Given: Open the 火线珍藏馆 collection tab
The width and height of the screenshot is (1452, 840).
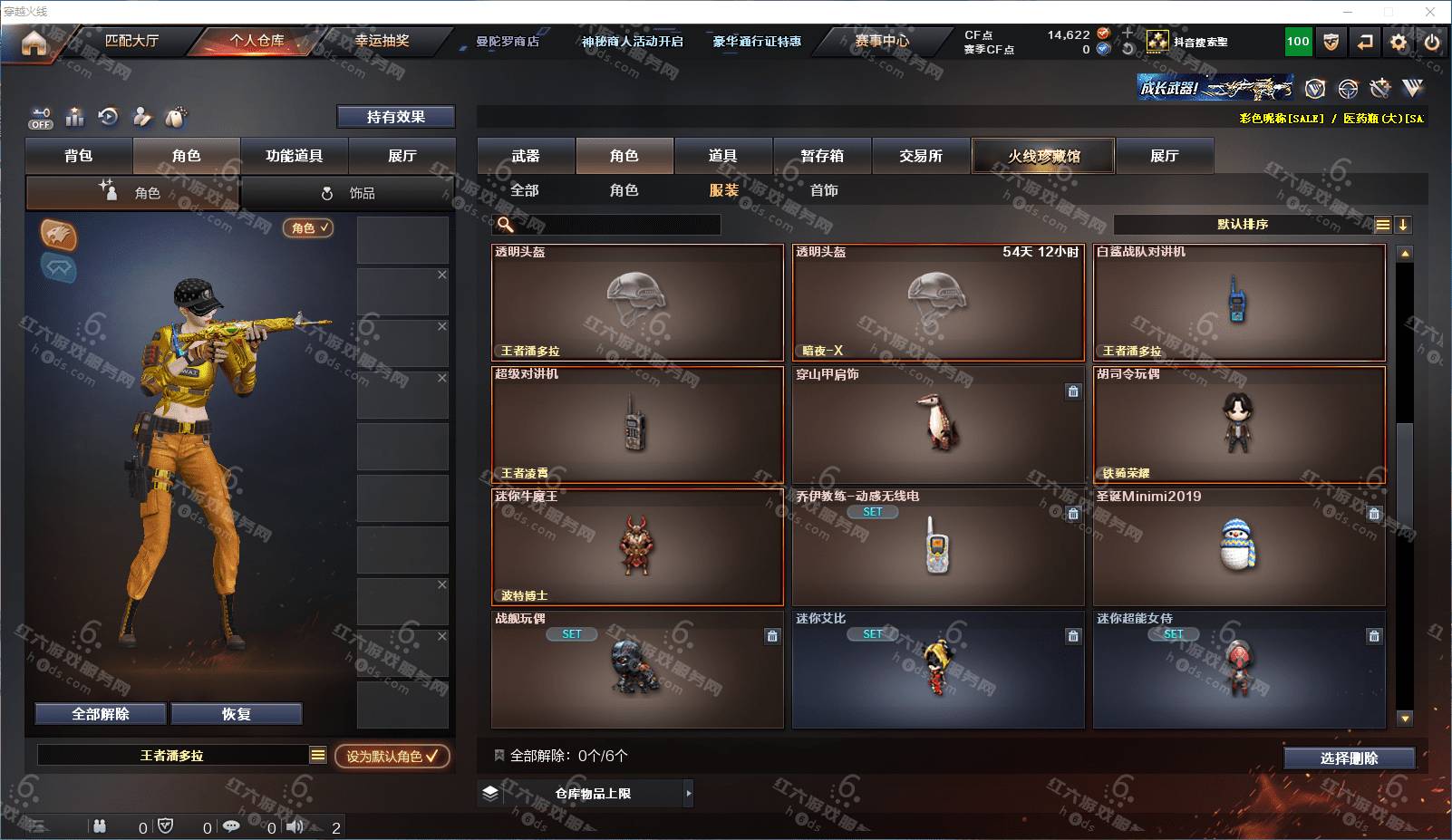Looking at the screenshot, I should pos(1043,156).
